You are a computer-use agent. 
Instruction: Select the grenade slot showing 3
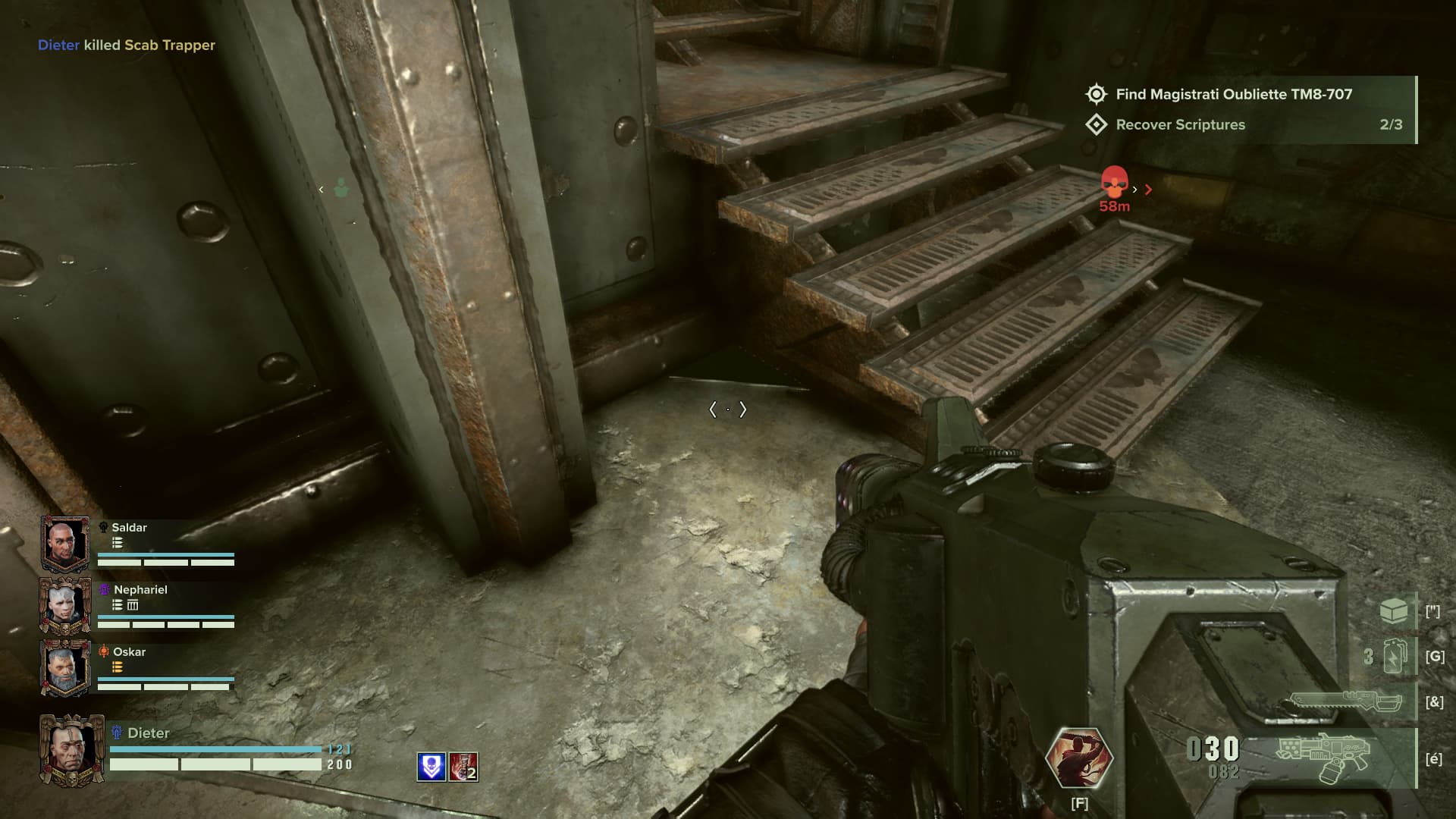(1395, 656)
